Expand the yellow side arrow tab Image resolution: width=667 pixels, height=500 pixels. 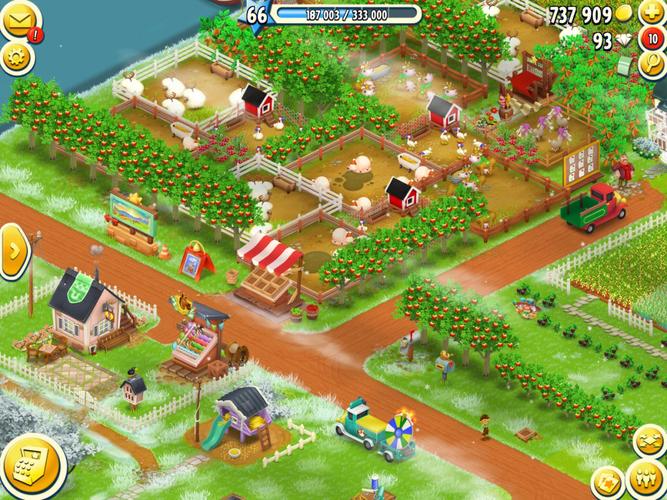[x=13, y=251]
